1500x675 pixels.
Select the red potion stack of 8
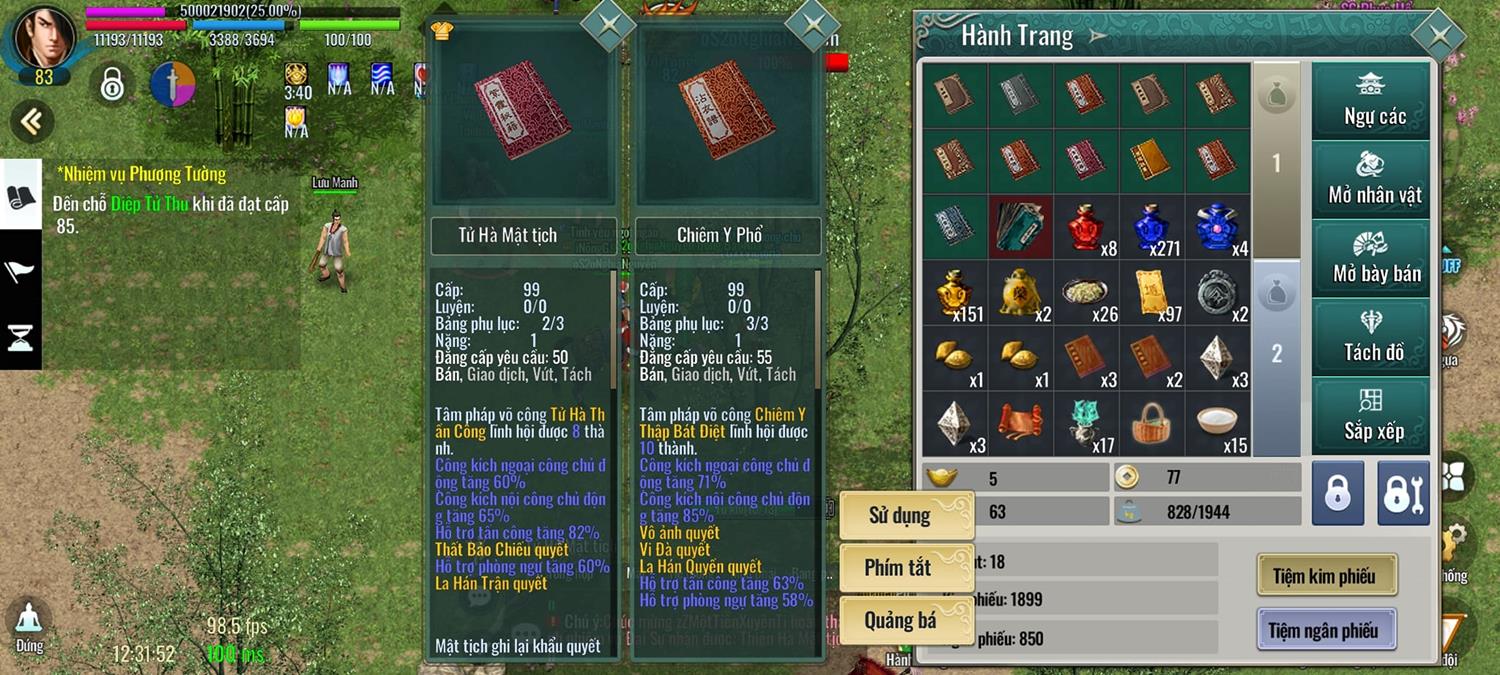tap(1085, 228)
